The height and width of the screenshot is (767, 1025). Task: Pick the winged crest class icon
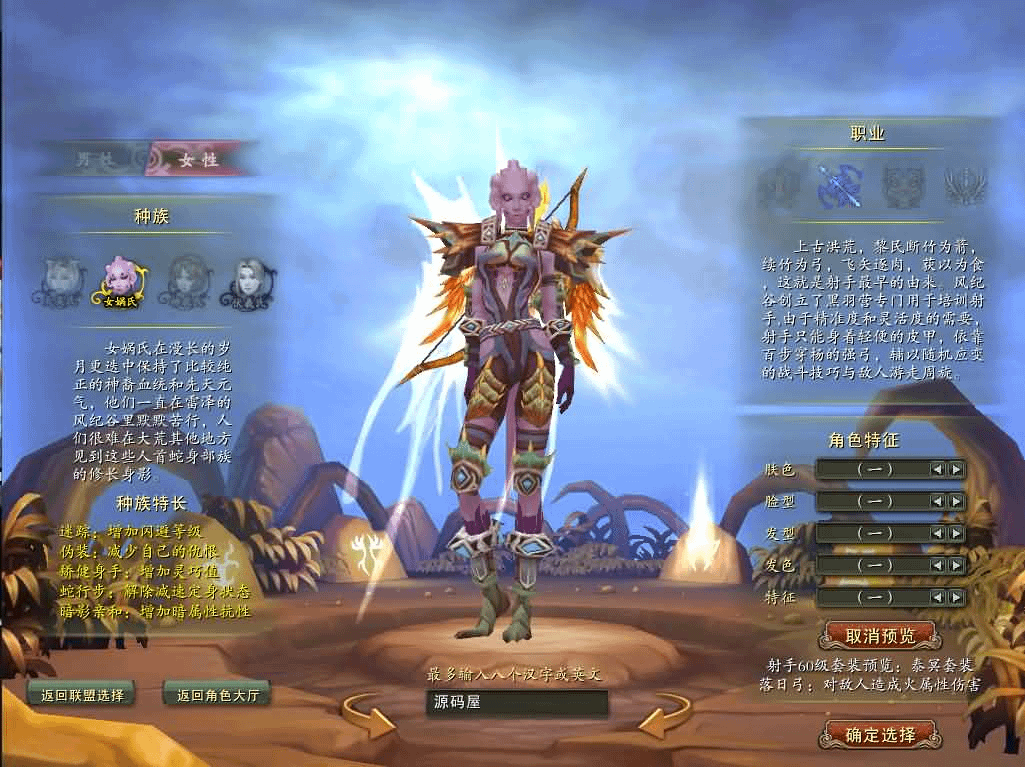click(965, 186)
